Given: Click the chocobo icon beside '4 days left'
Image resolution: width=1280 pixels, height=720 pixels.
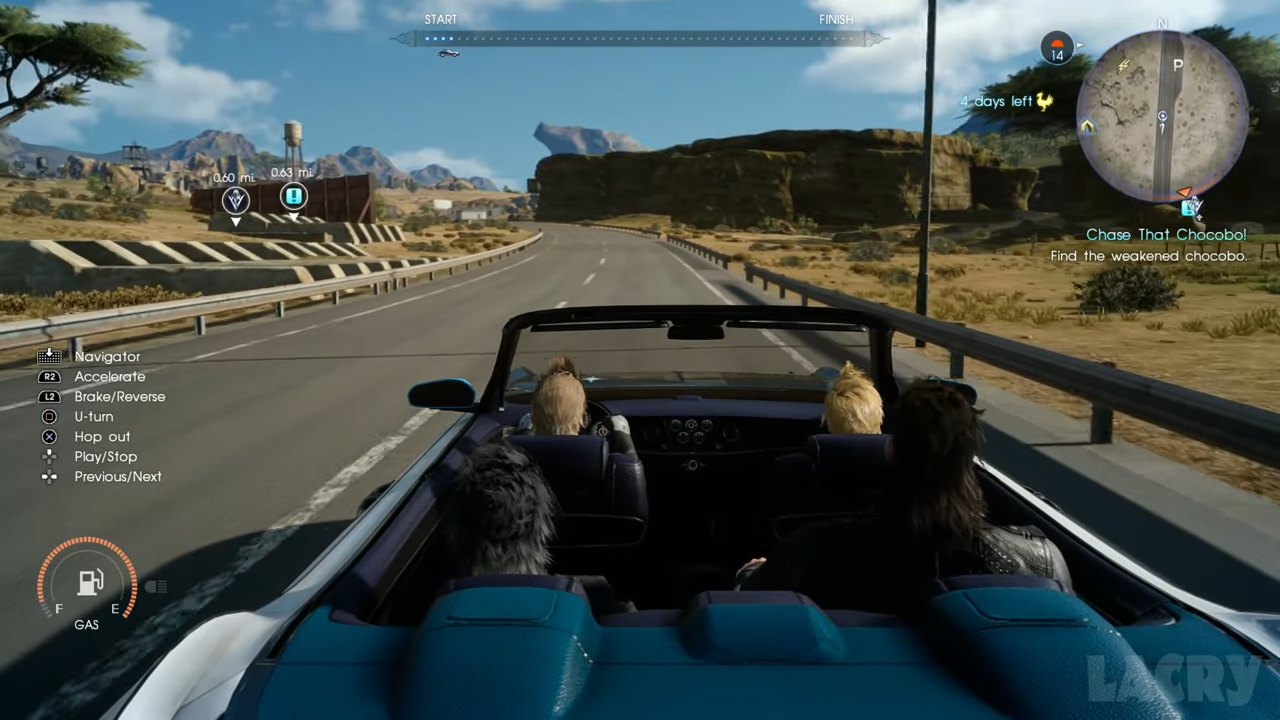Looking at the screenshot, I should pyautogui.click(x=1044, y=100).
